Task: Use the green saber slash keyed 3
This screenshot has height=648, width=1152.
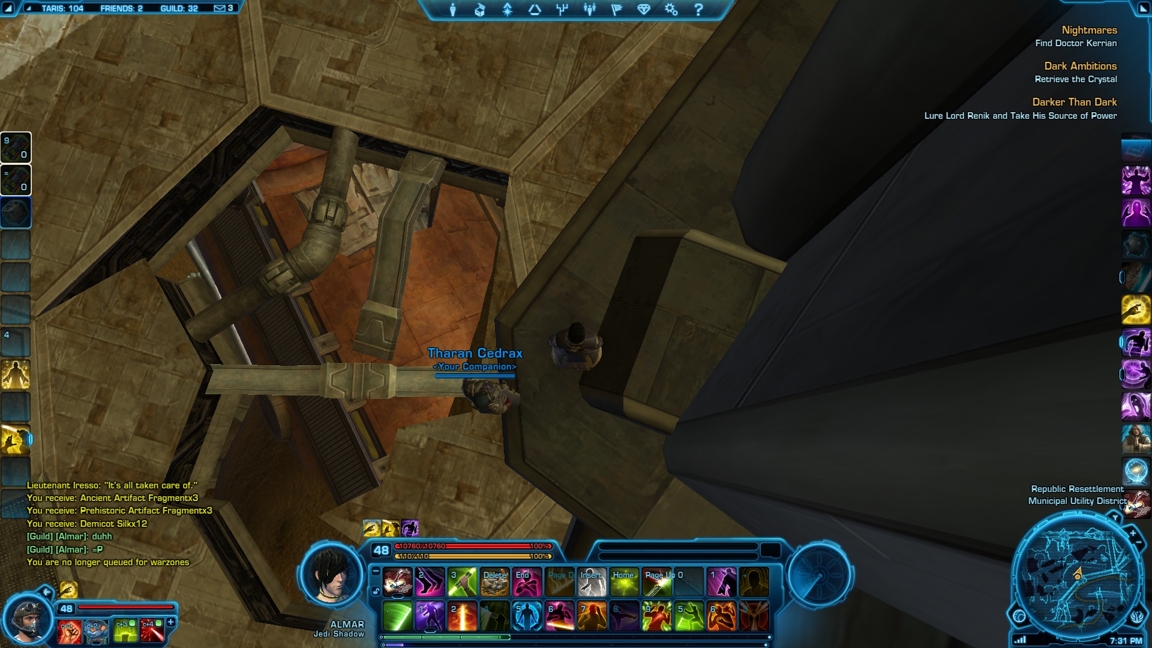Action: click(x=462, y=582)
